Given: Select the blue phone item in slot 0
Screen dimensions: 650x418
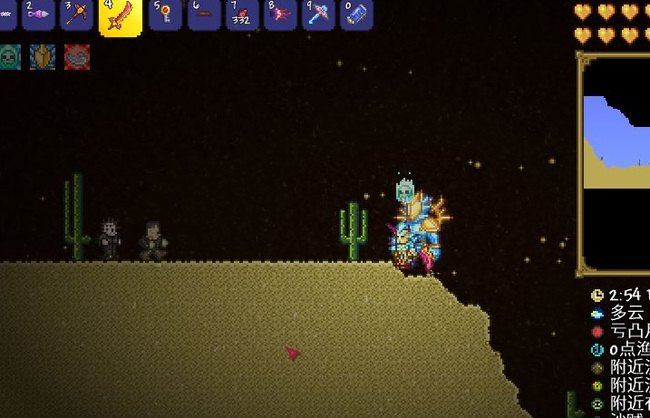Looking at the screenshot, I should coord(357,14).
